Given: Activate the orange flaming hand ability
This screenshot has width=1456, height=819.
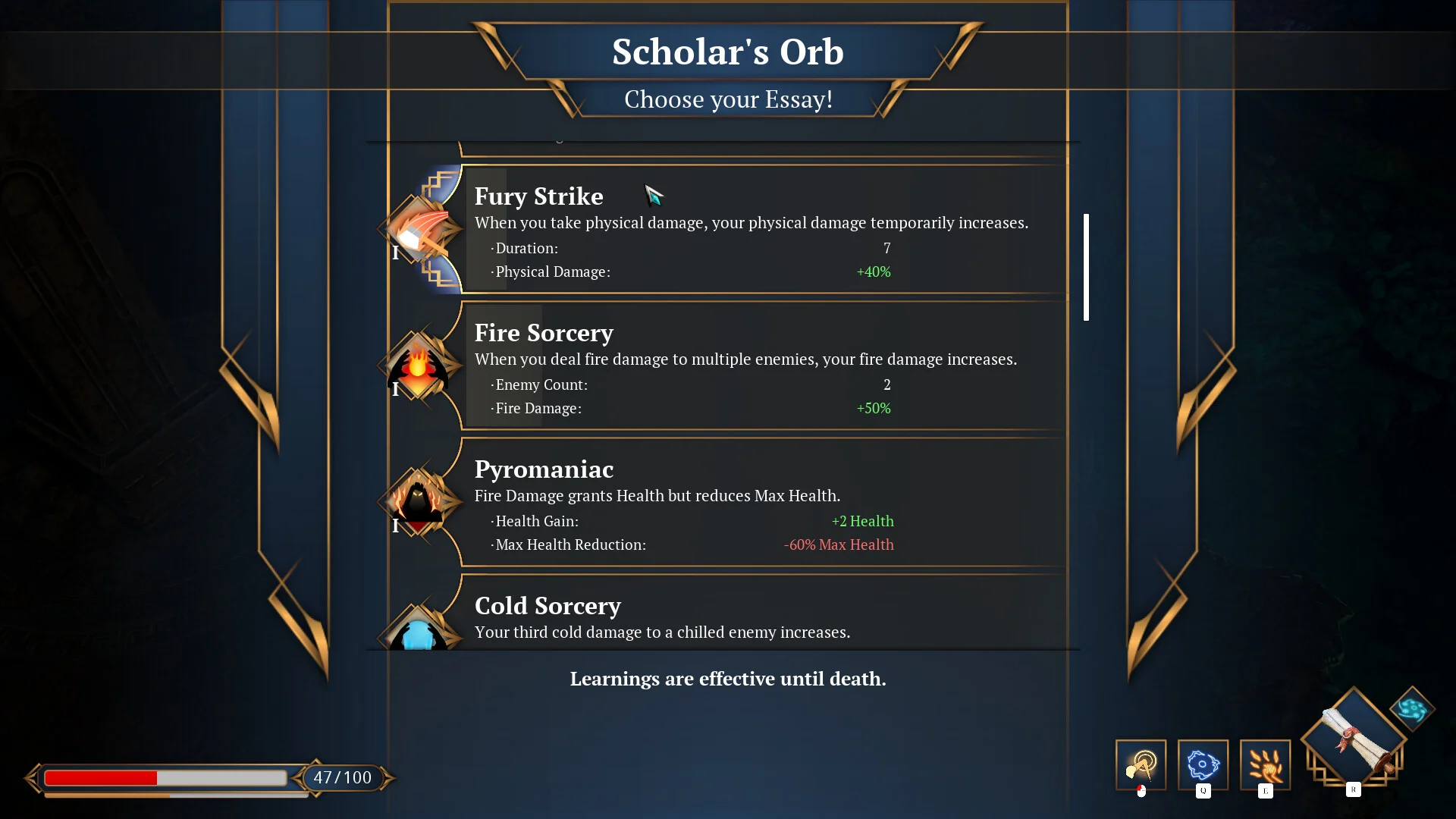Looking at the screenshot, I should click(1265, 765).
